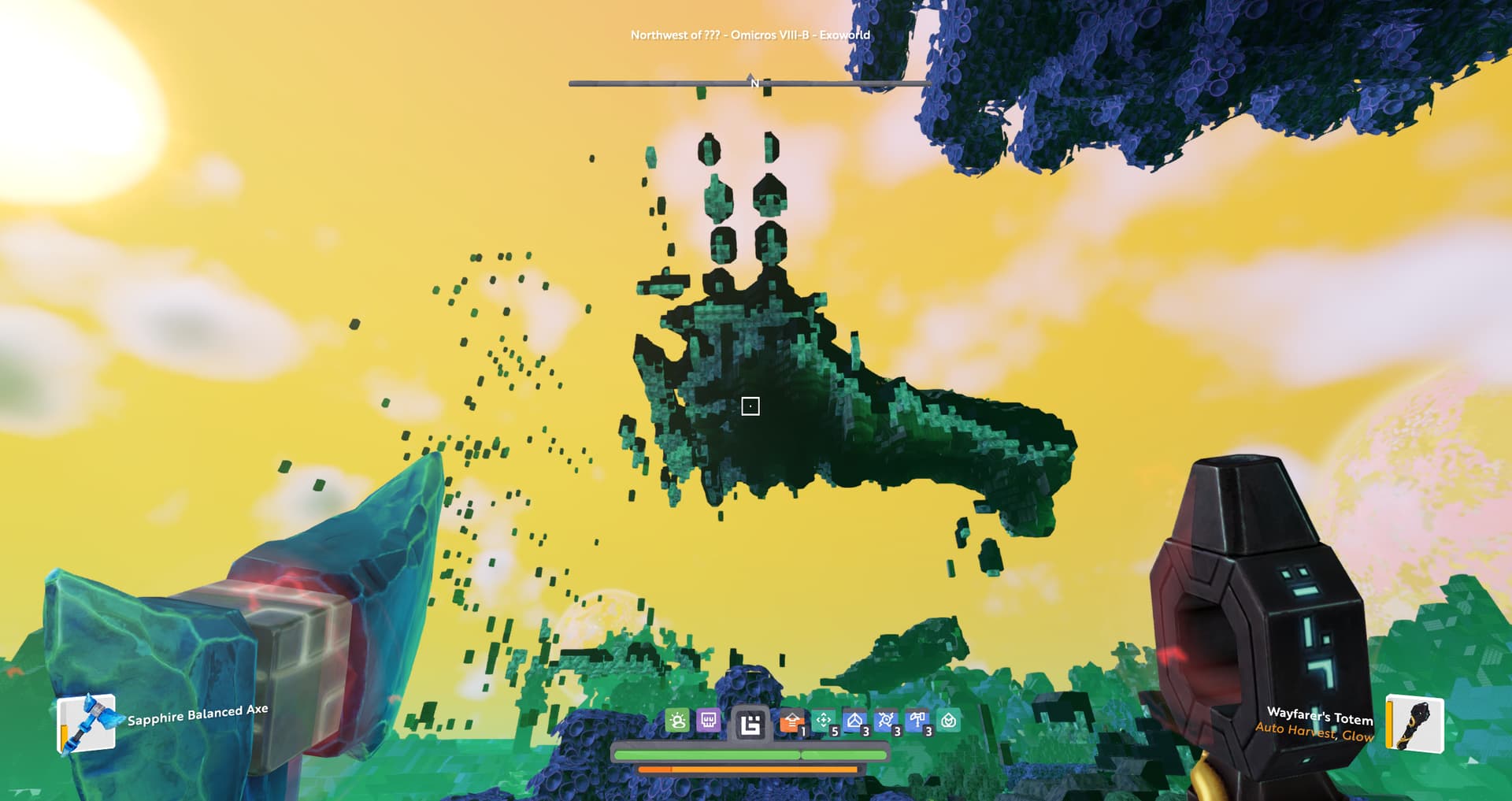Open the central dark block-face icon
Screen dimensions: 1512x801
[750, 723]
